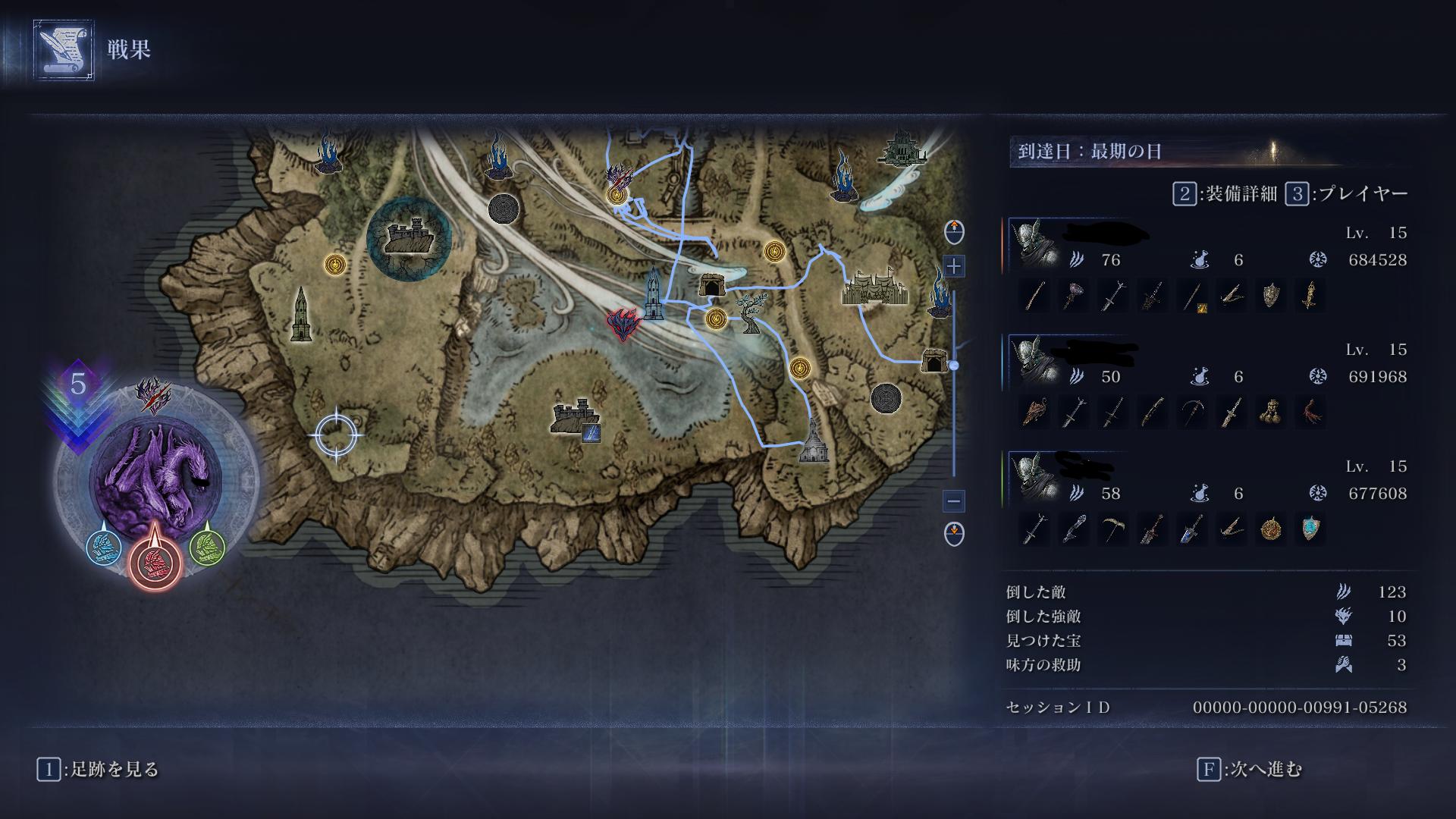The height and width of the screenshot is (819, 1456).
Task: Switch to the プレイヤー player view
Action: pyautogui.click(x=1347, y=194)
